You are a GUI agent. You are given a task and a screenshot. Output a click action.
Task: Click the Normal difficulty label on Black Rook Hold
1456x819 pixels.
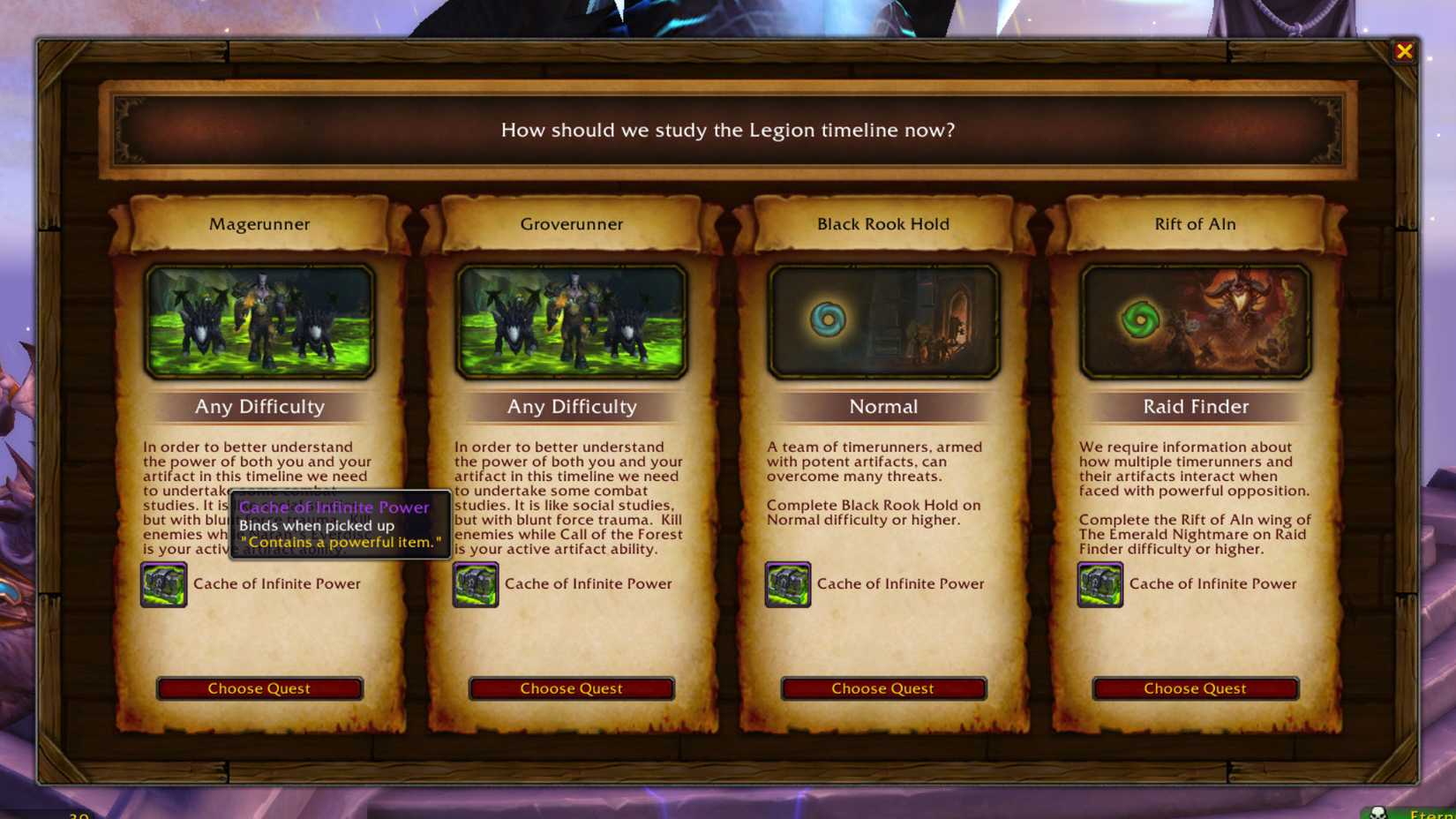tap(882, 407)
